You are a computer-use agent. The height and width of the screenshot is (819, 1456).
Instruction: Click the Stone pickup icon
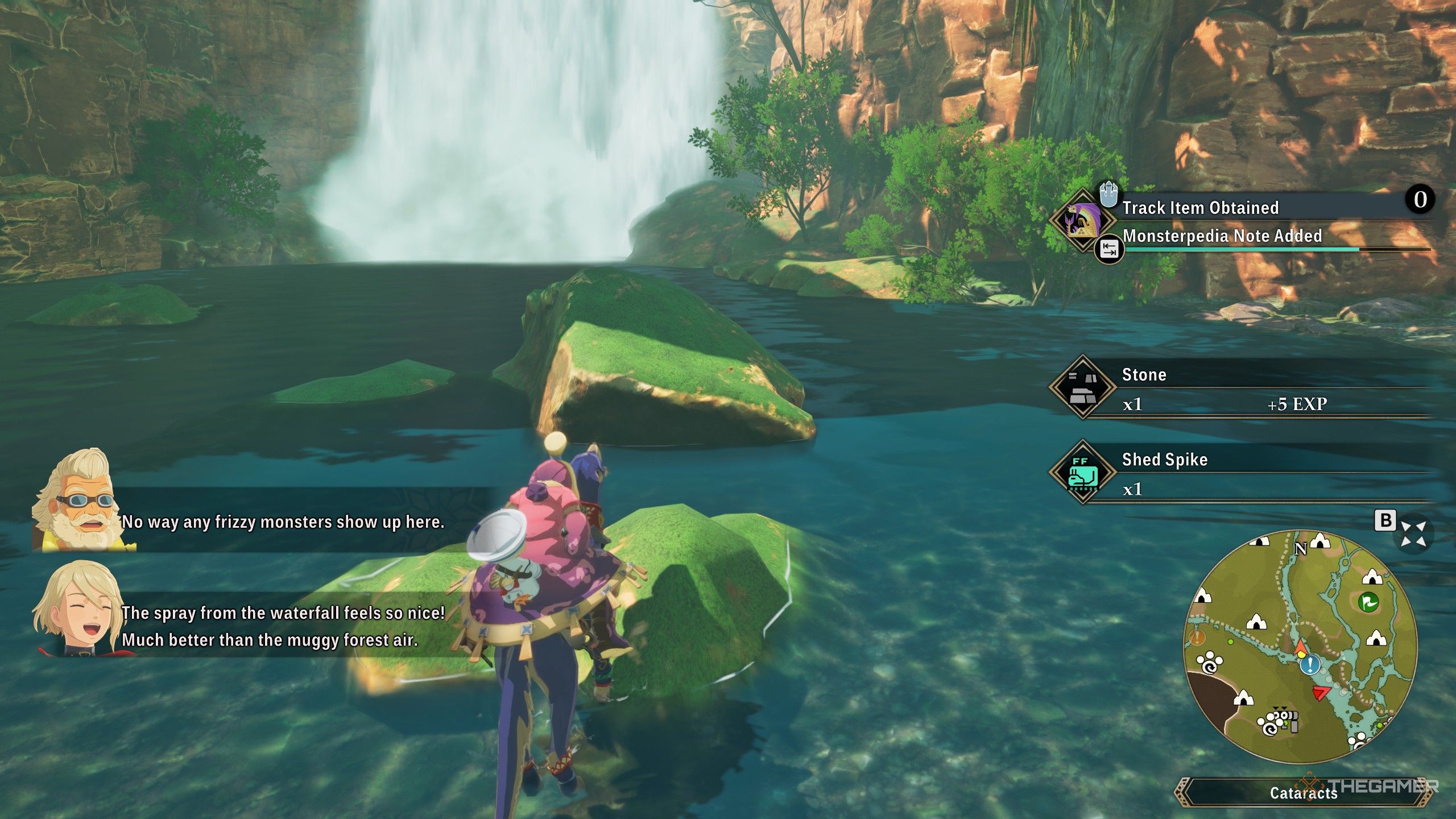(x=1082, y=388)
